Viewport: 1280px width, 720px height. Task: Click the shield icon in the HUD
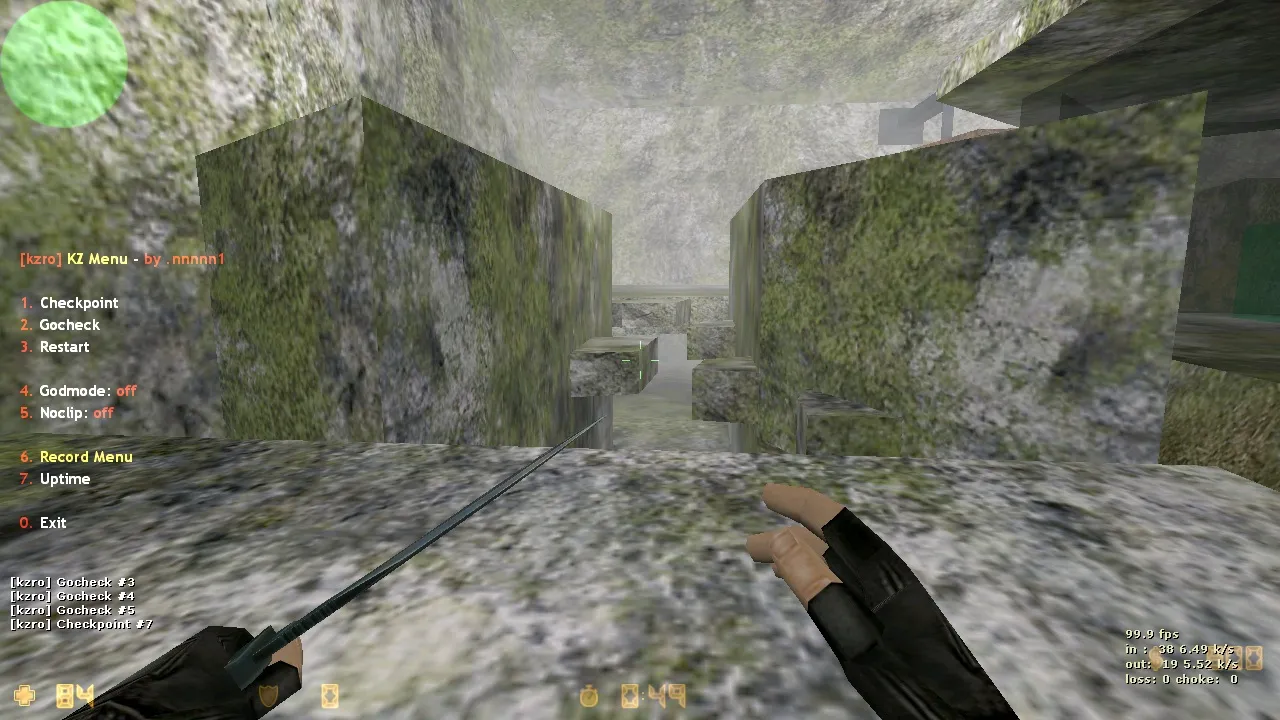(269, 695)
